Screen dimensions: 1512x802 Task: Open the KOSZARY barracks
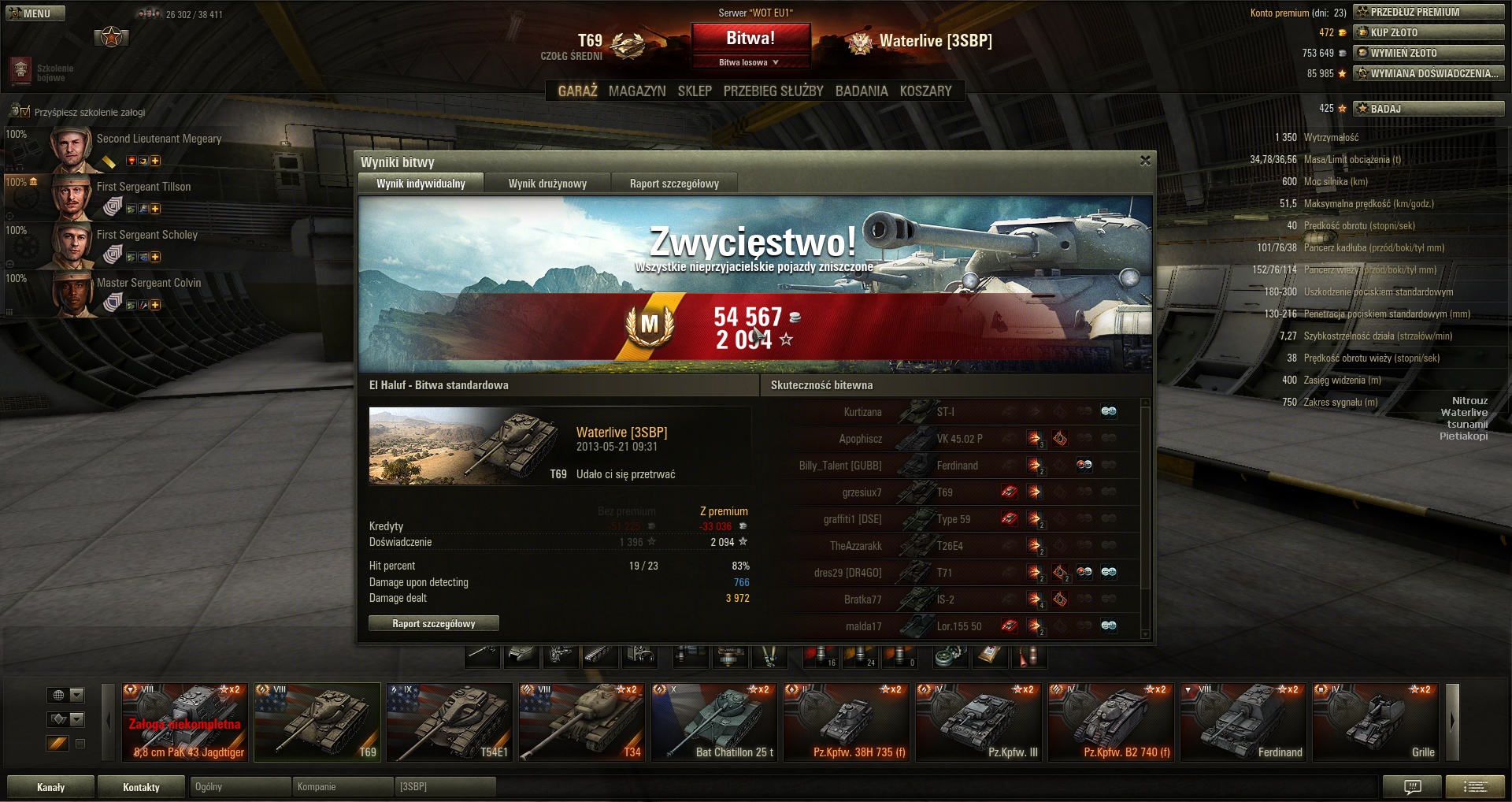(925, 91)
